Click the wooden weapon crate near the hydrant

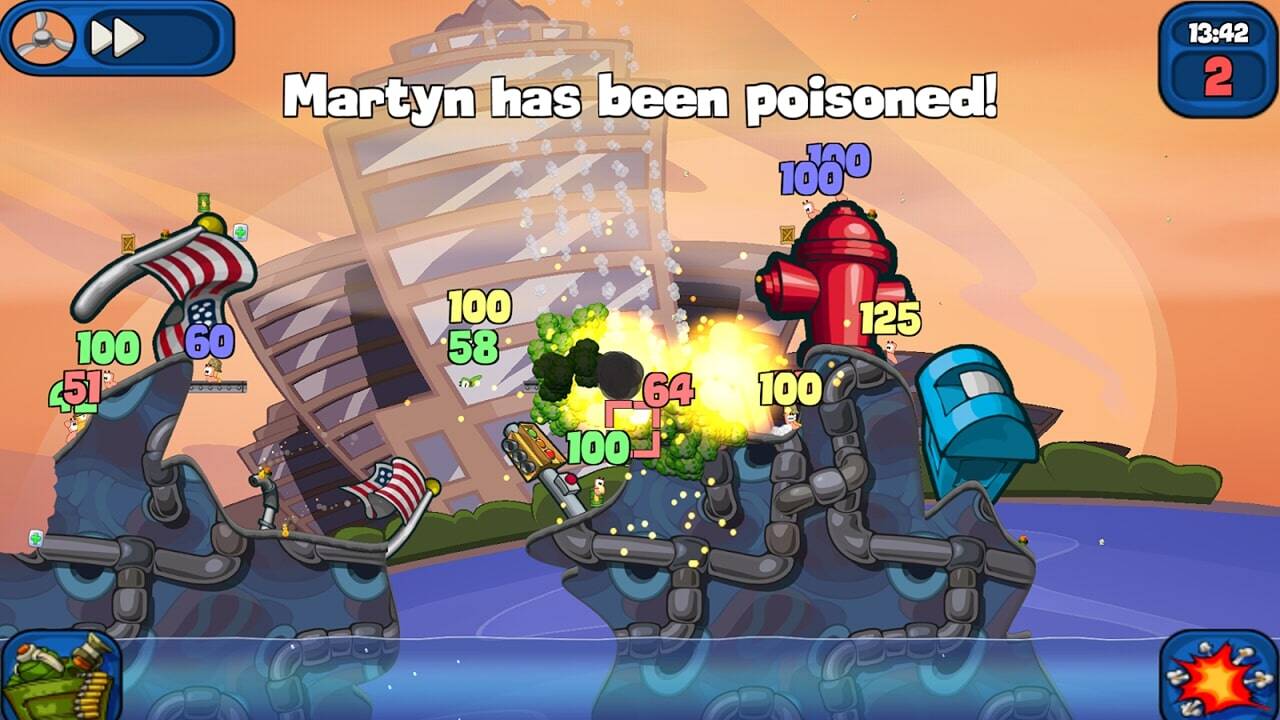(785, 233)
